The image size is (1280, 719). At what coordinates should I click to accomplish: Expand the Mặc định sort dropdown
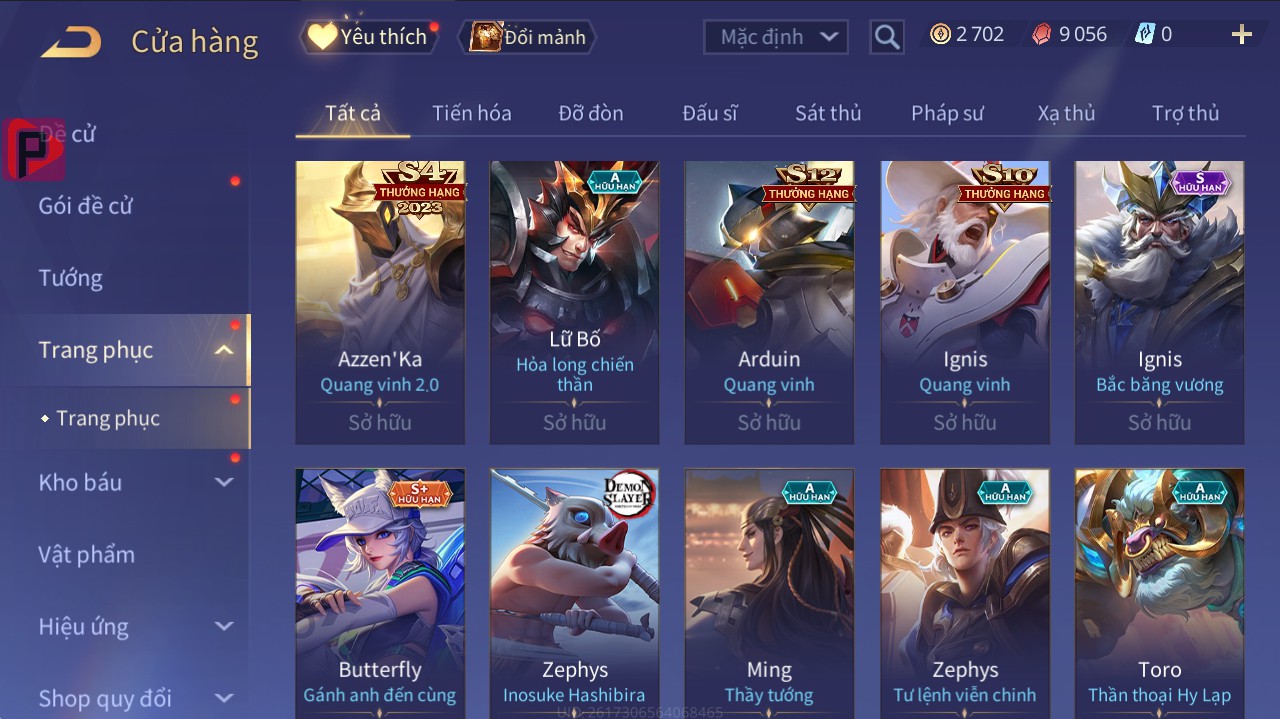pos(776,37)
